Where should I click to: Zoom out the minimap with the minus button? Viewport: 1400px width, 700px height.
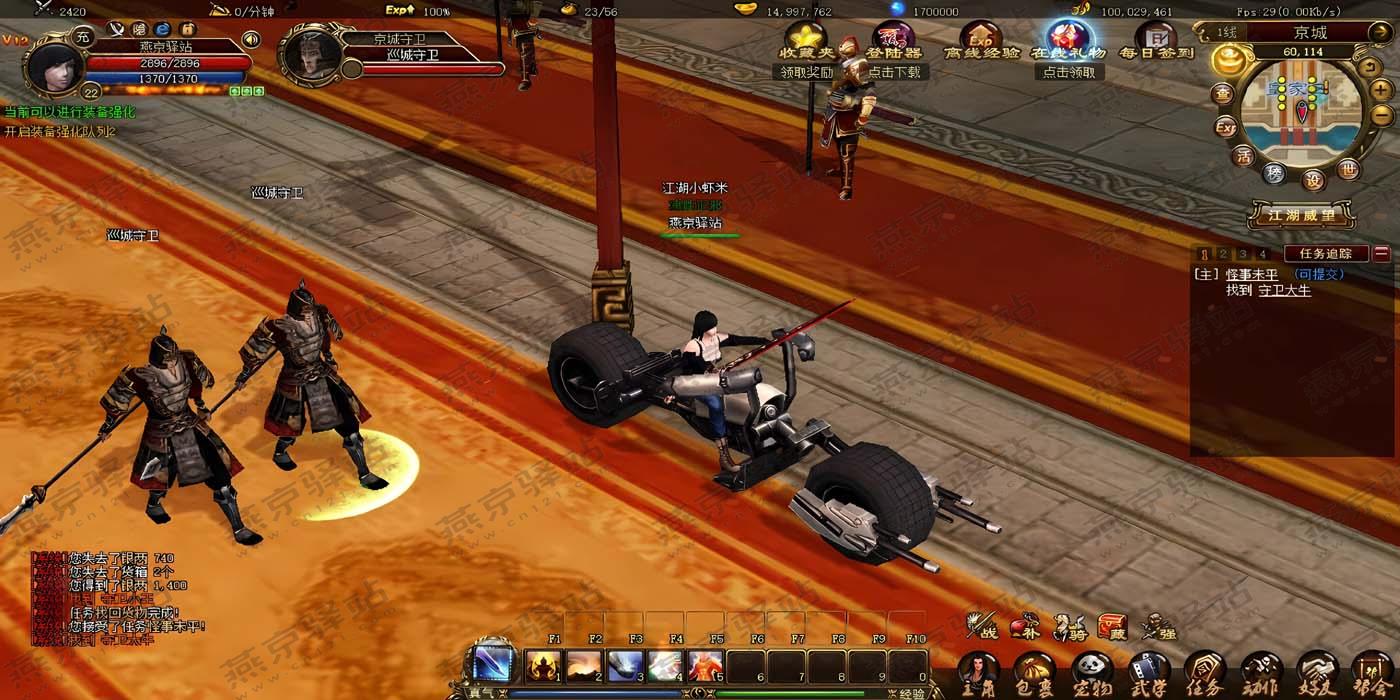coord(1380,115)
